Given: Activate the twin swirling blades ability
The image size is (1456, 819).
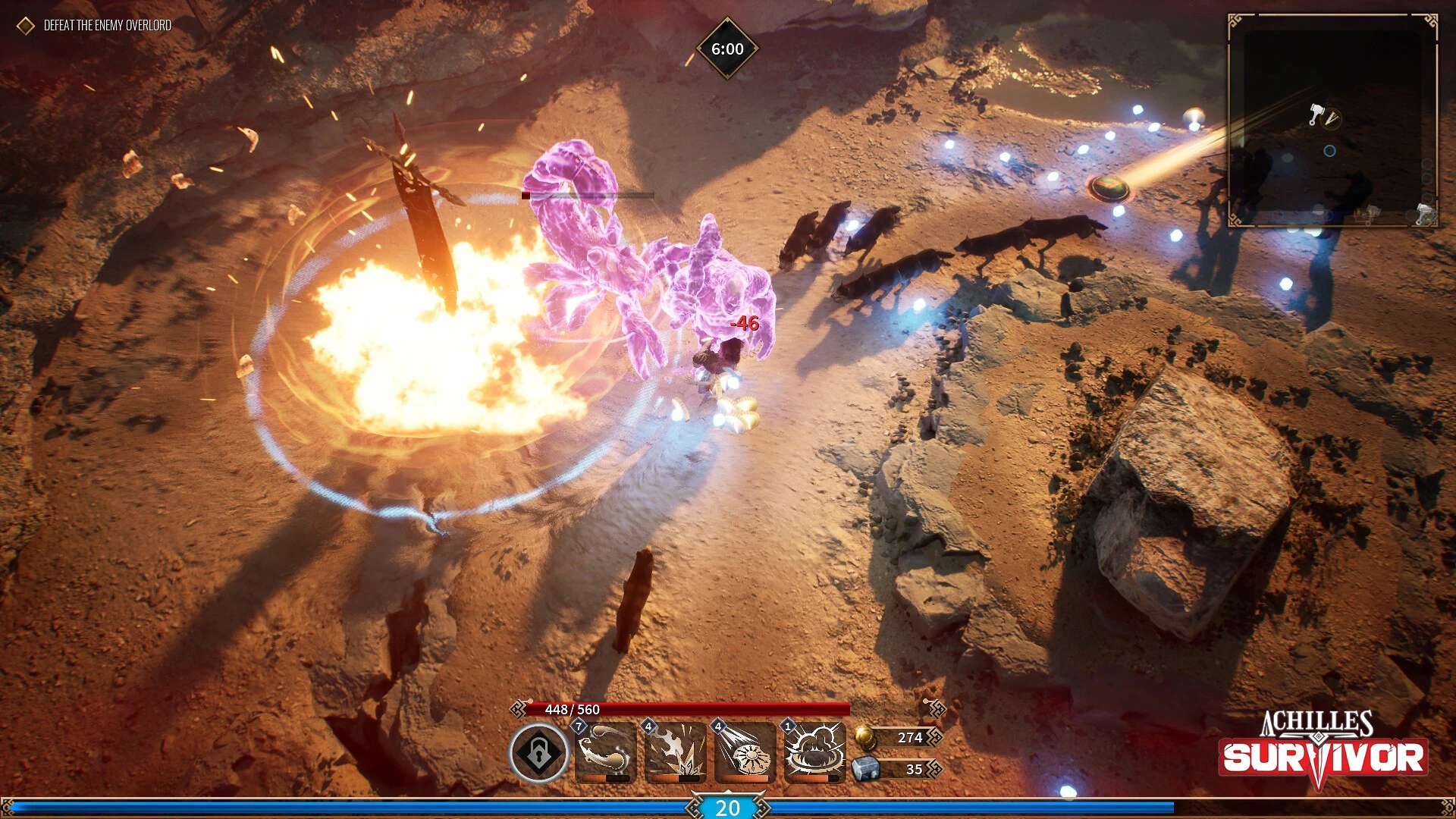Looking at the screenshot, I should click(x=605, y=753).
